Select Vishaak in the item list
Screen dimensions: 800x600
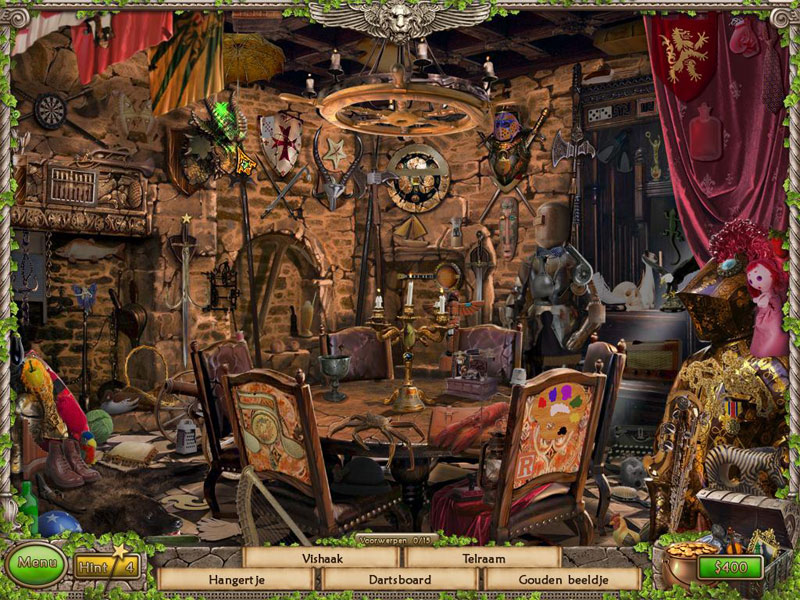321,558
